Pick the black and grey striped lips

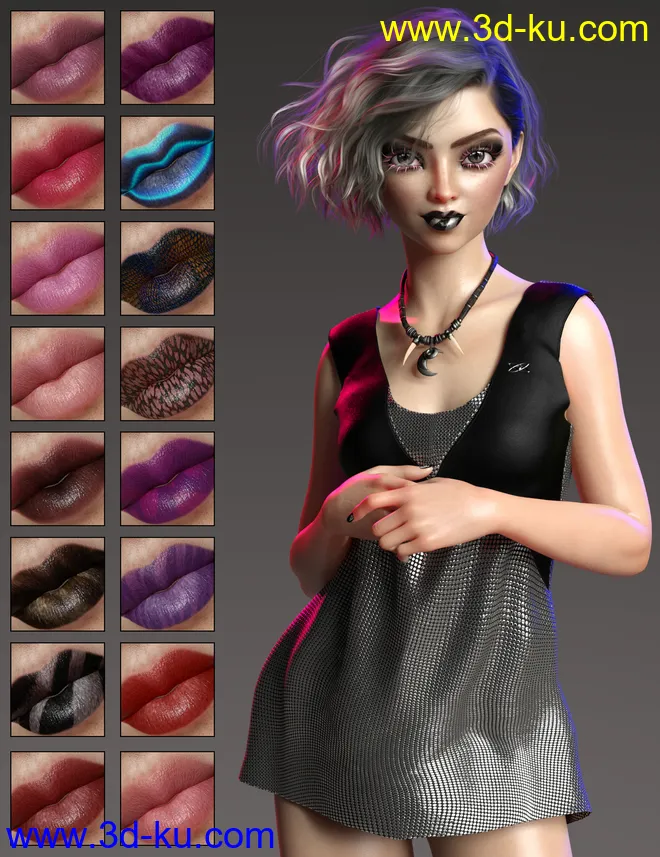(x=57, y=690)
